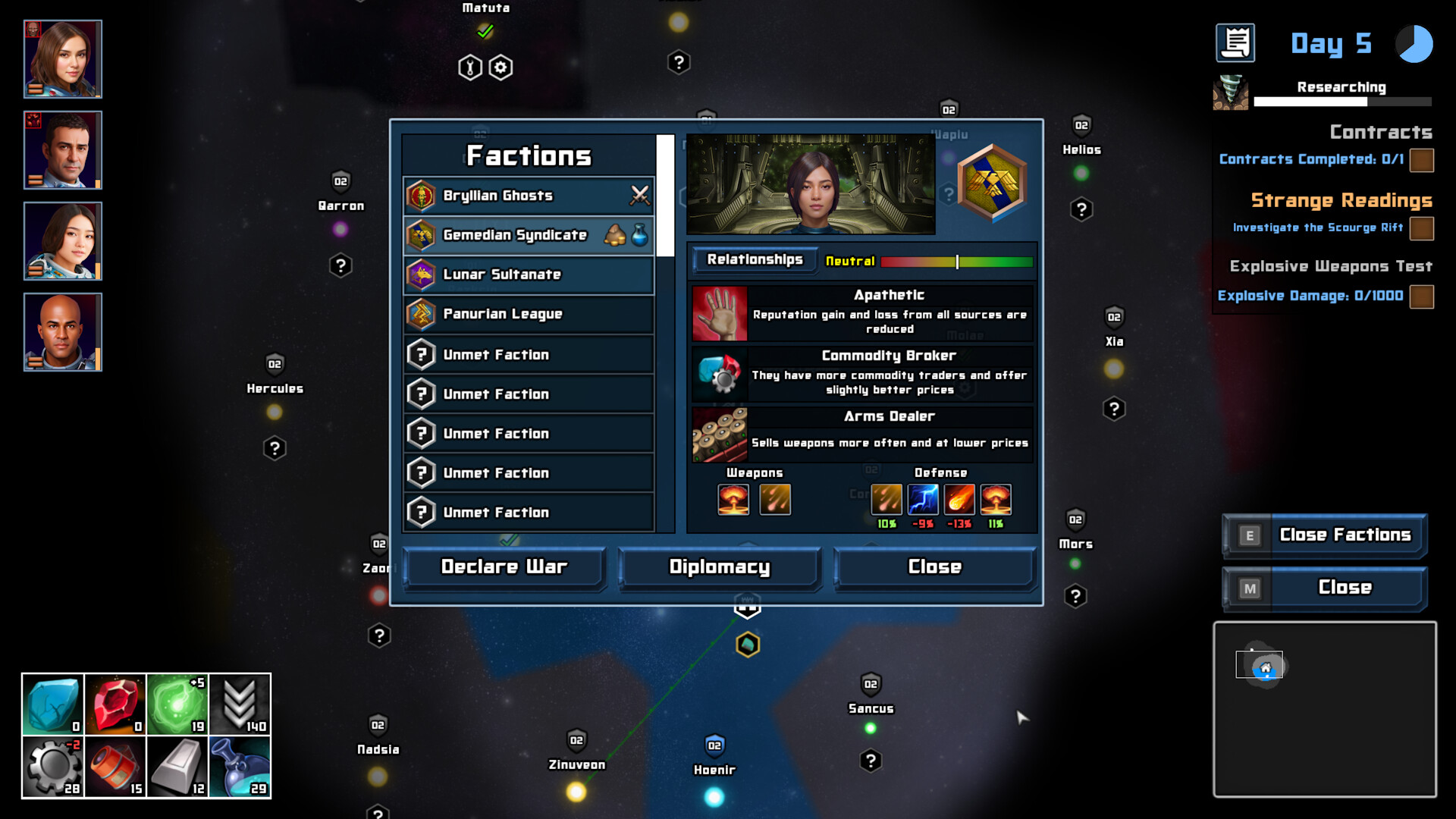1456x819 pixels.
Task: Click the green energy resource icon showing 19
Action: (x=178, y=704)
